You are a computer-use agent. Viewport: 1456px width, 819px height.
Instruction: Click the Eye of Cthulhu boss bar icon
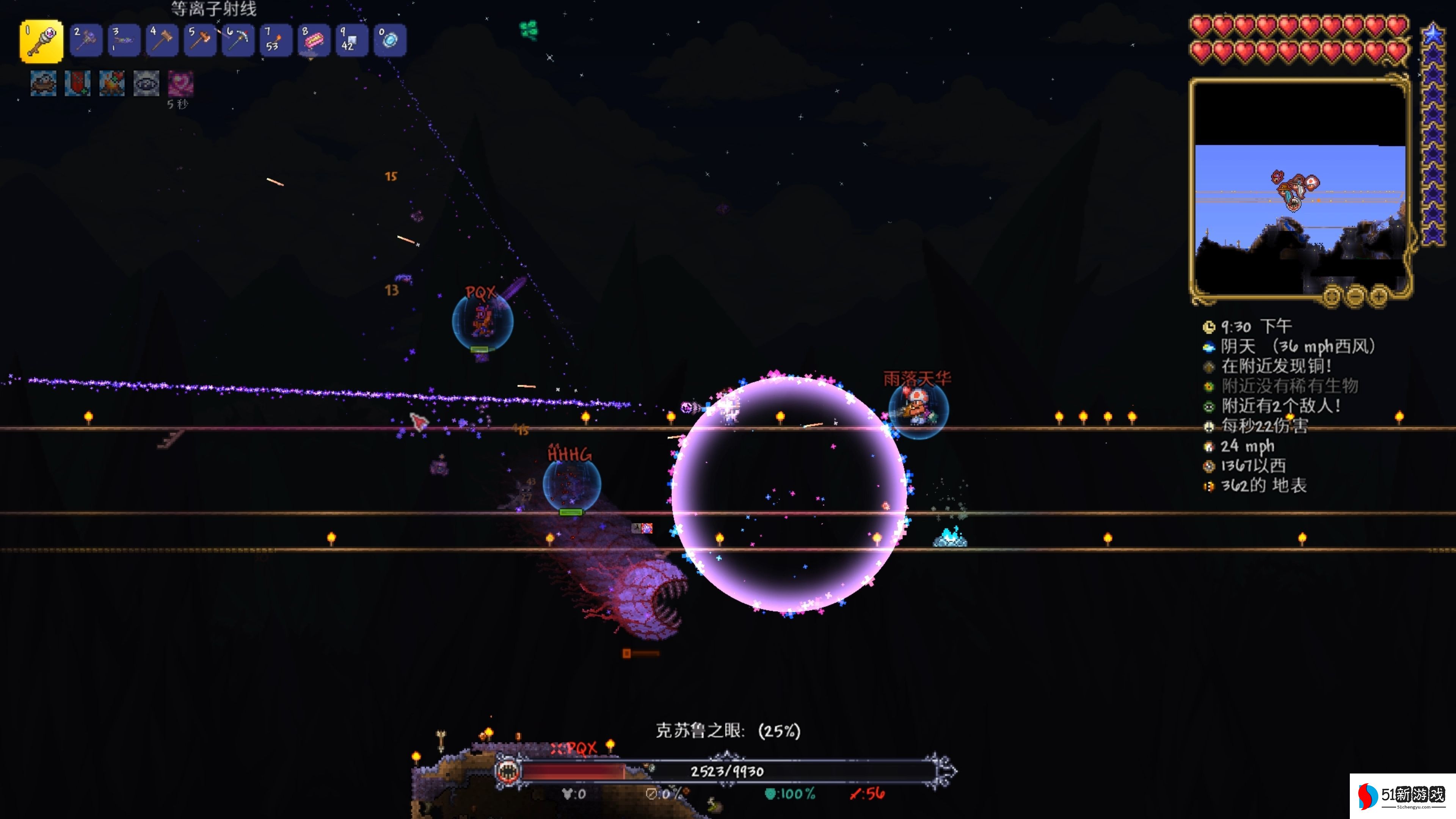(x=507, y=771)
